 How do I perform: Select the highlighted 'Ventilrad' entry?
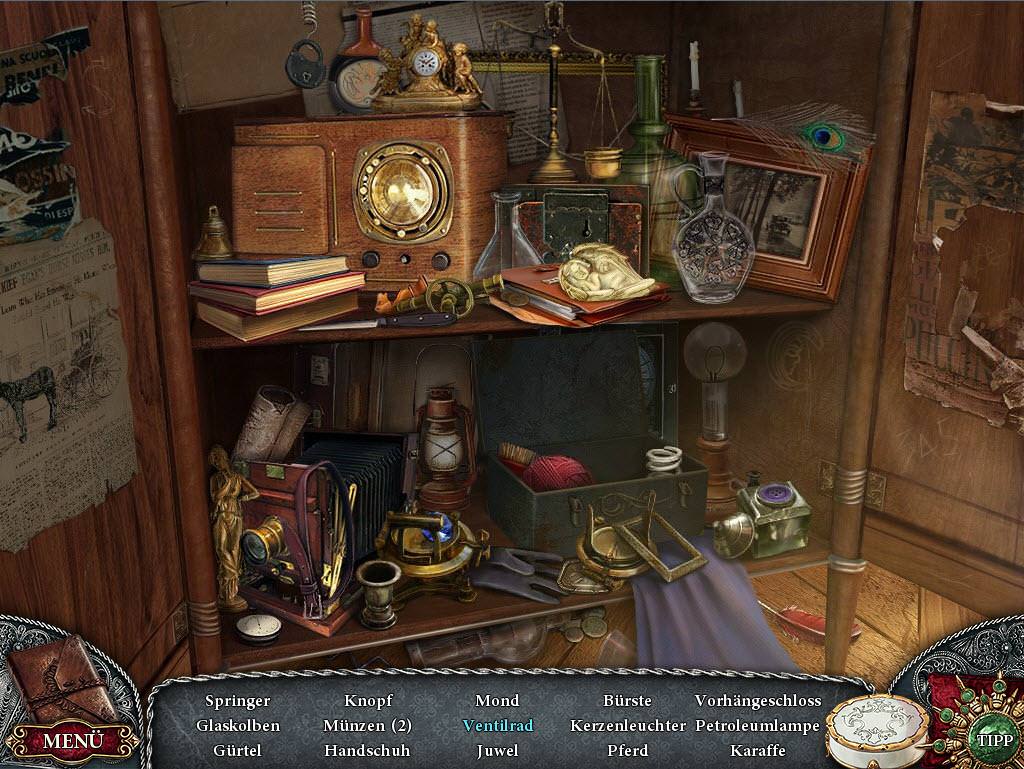click(497, 725)
